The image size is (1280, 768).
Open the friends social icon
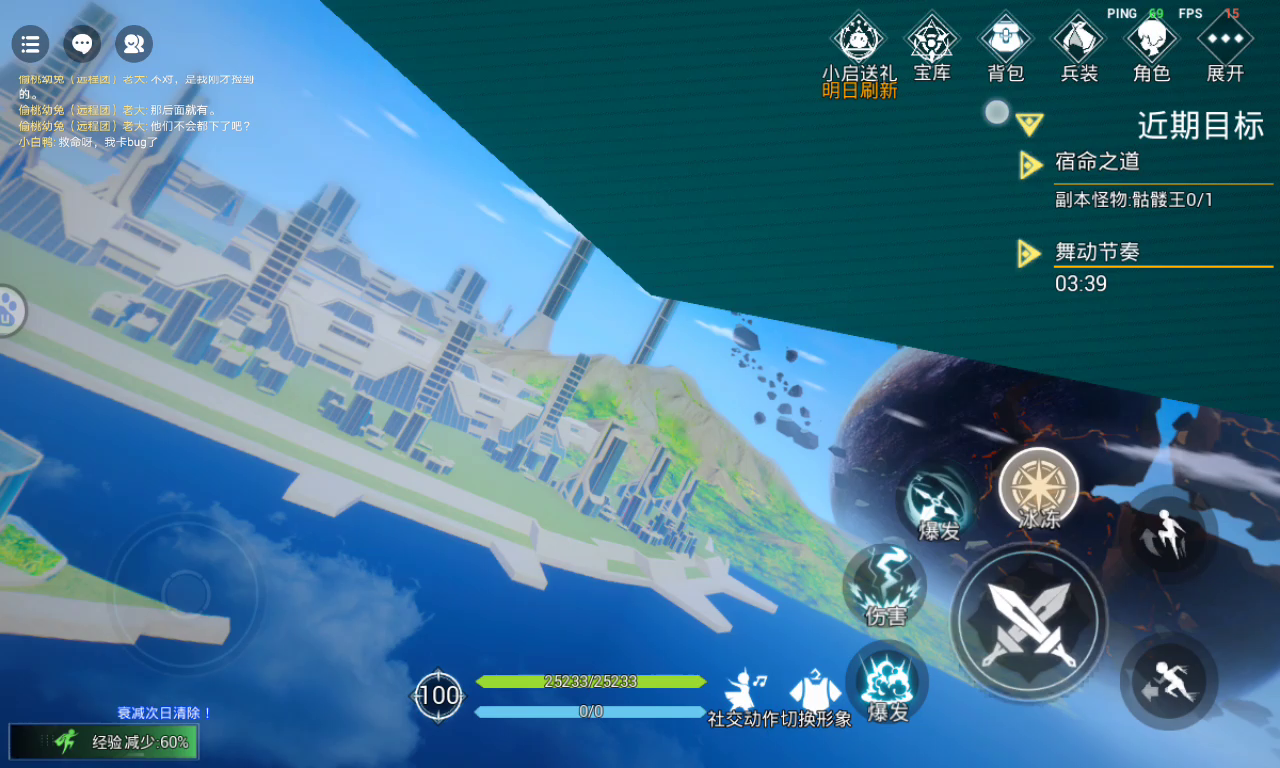(134, 44)
